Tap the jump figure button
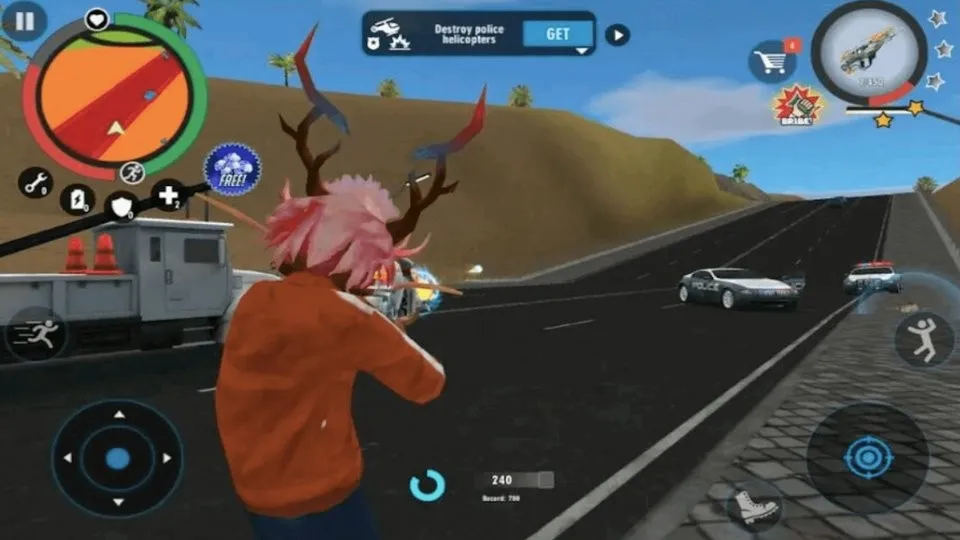The image size is (960, 540). pos(924,339)
